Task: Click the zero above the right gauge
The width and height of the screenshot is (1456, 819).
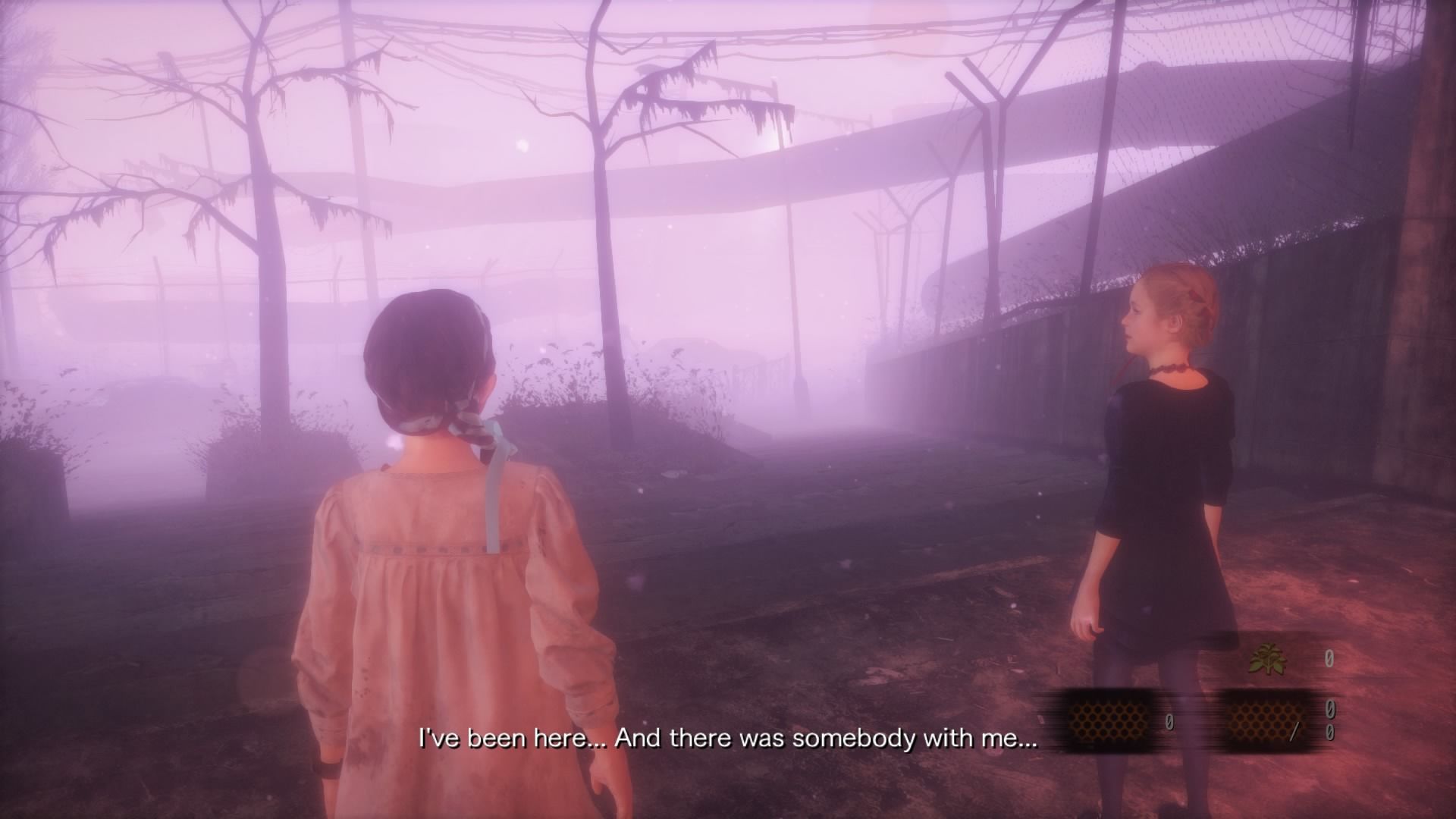Action: pyautogui.click(x=1330, y=708)
